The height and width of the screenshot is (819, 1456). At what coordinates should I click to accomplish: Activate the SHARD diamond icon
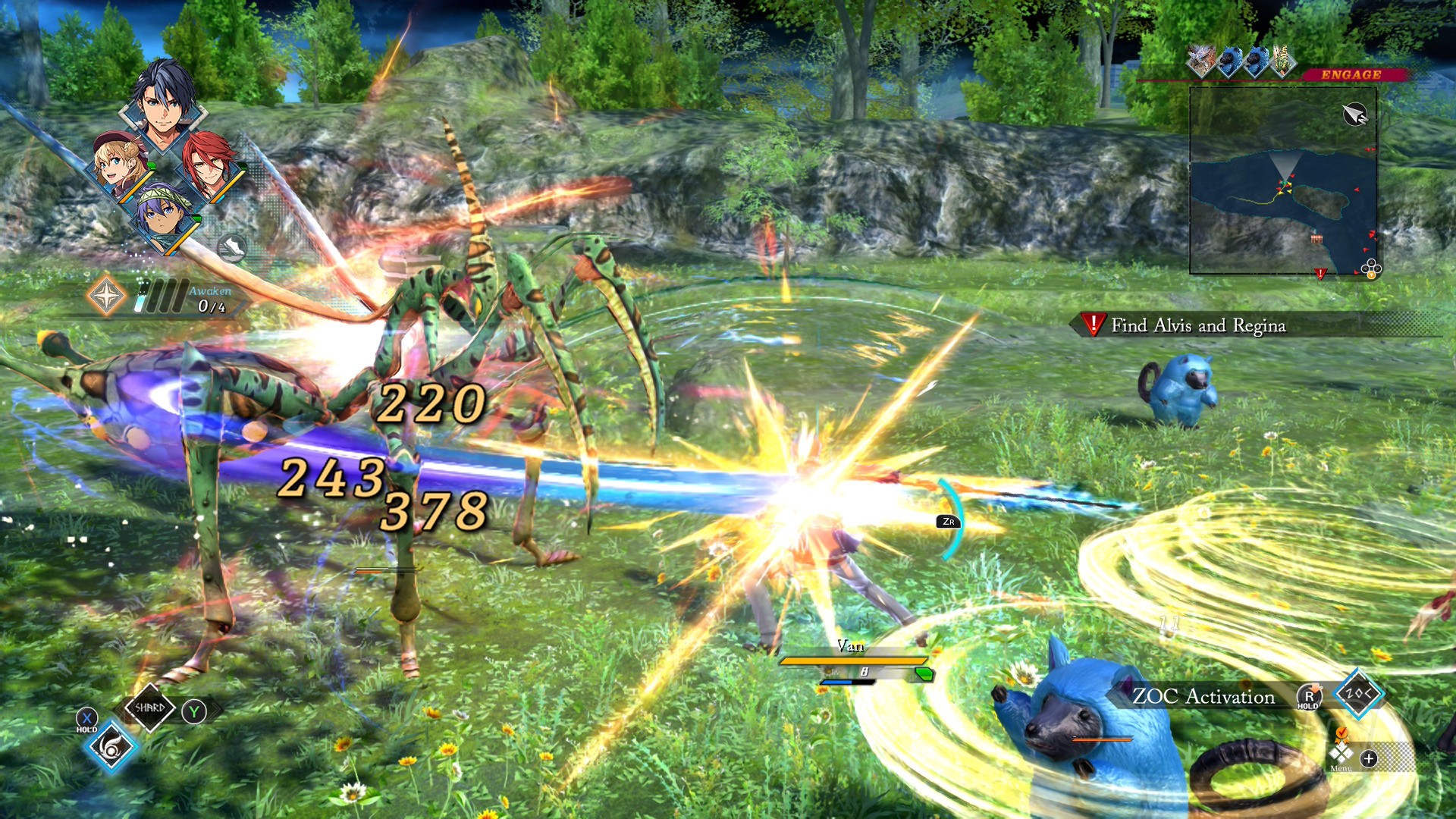point(150,708)
